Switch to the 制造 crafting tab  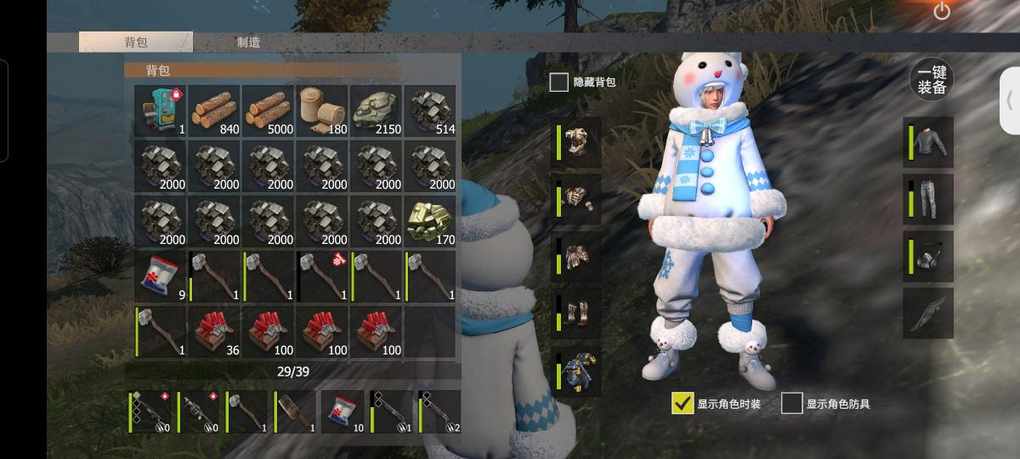point(249,42)
